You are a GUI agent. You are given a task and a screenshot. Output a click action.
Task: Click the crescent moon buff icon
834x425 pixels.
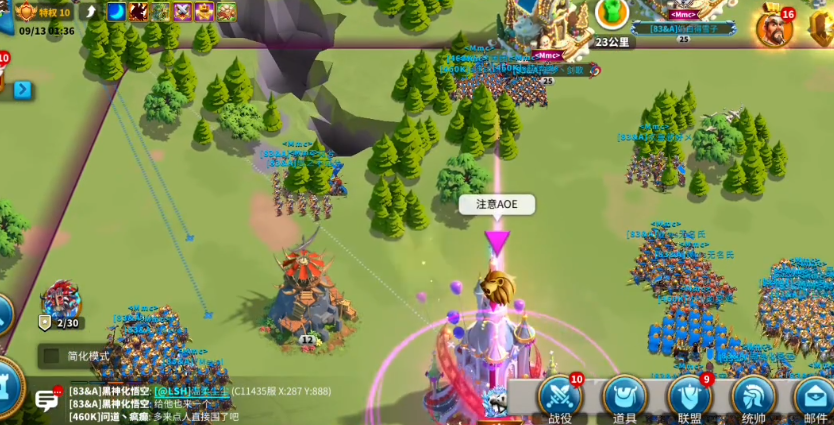pyautogui.click(x=117, y=12)
